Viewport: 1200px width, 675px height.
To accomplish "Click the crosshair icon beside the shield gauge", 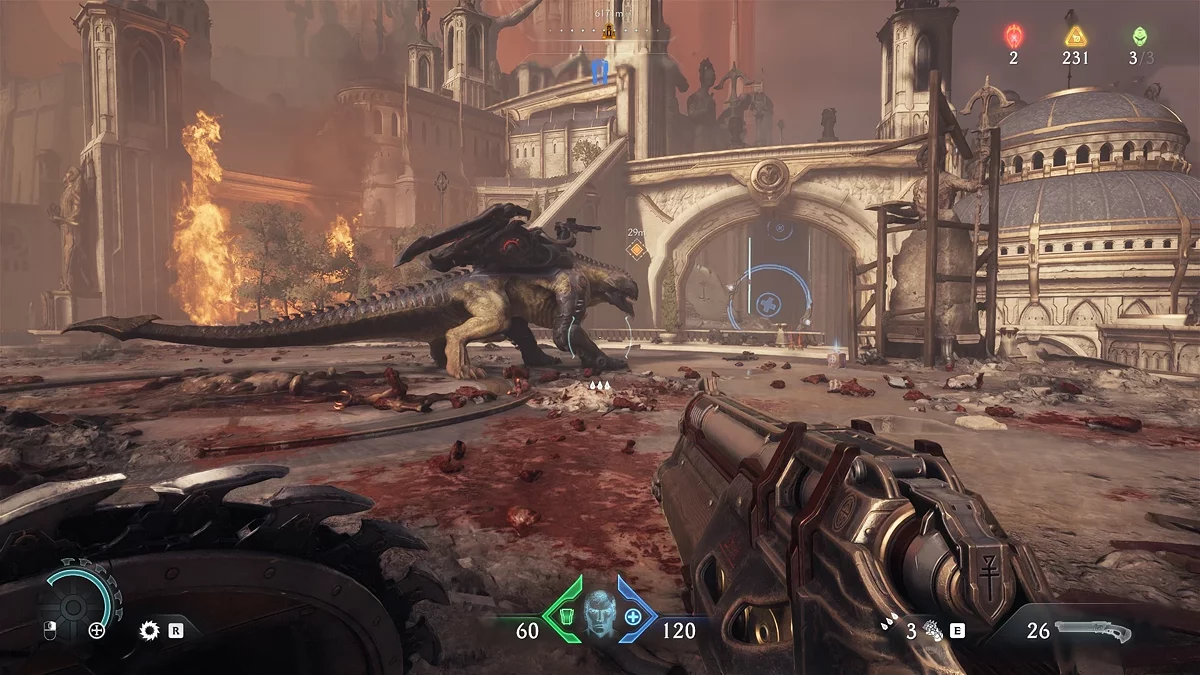I will [97, 630].
